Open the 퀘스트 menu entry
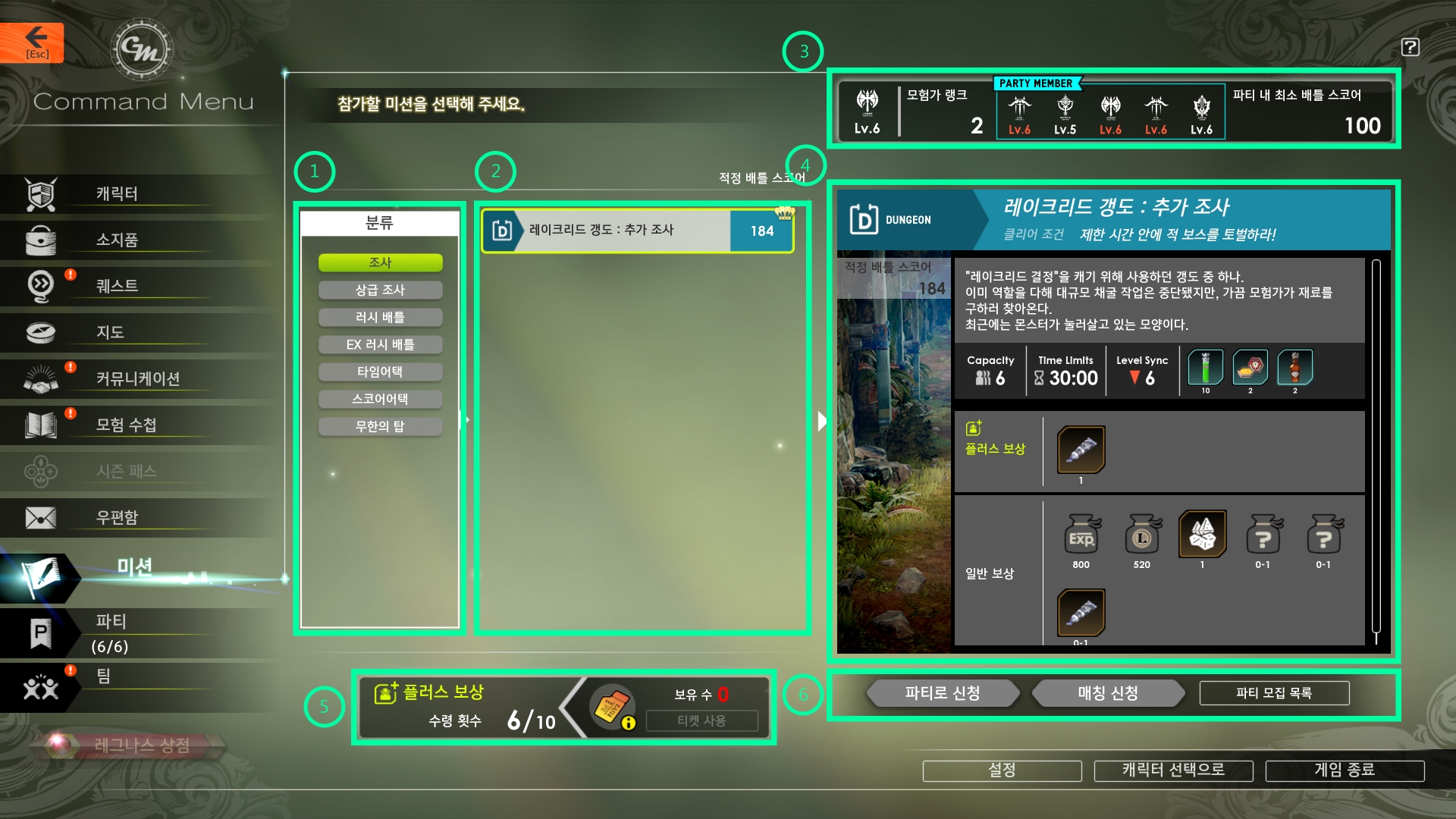Viewport: 1456px width, 819px height. (x=116, y=287)
